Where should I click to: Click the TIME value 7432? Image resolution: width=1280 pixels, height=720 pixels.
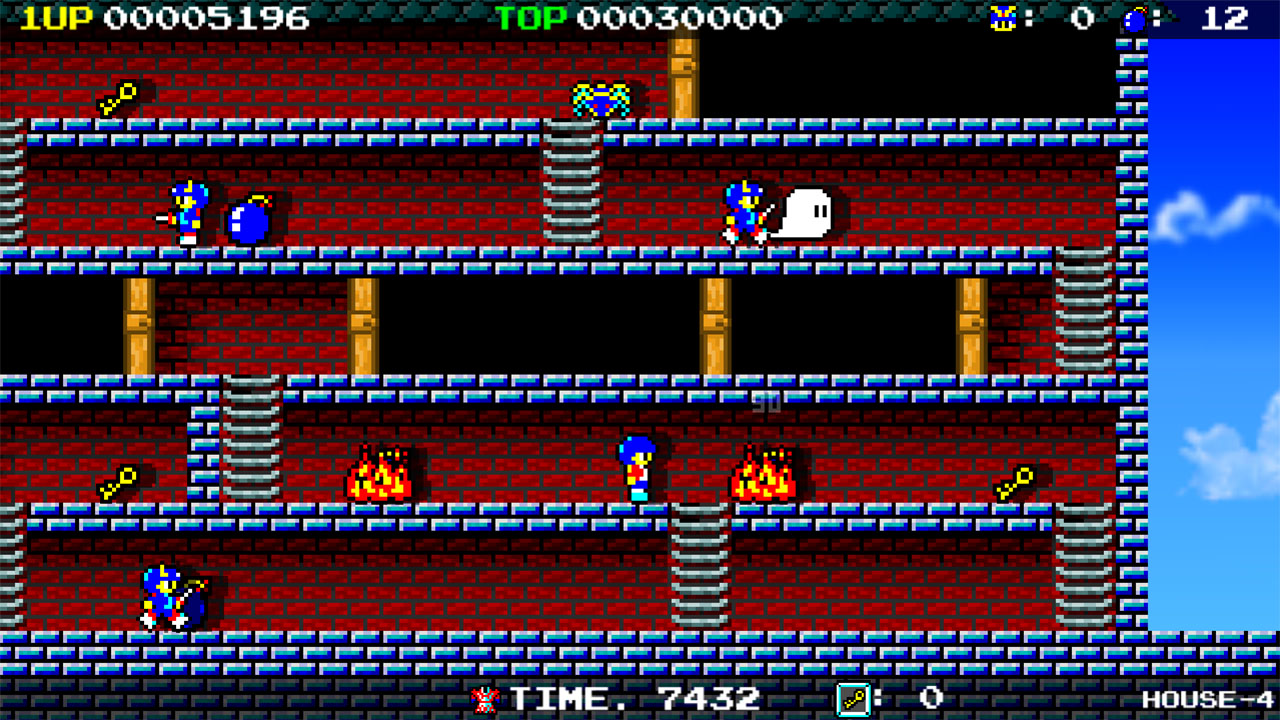710,700
